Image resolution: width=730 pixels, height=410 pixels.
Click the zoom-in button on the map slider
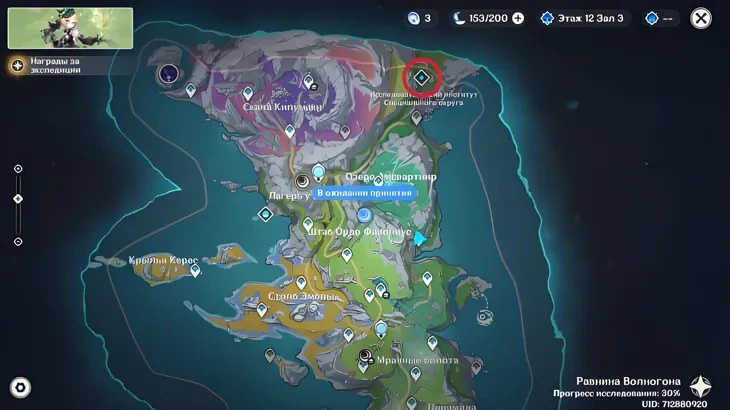18,169
